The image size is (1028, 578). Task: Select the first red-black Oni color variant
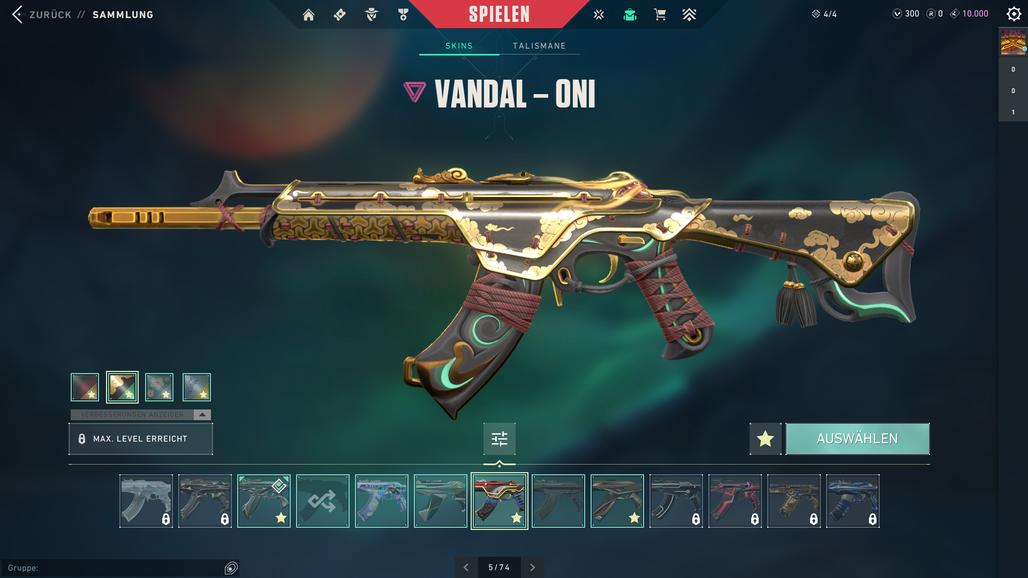pyautogui.click(x=85, y=387)
